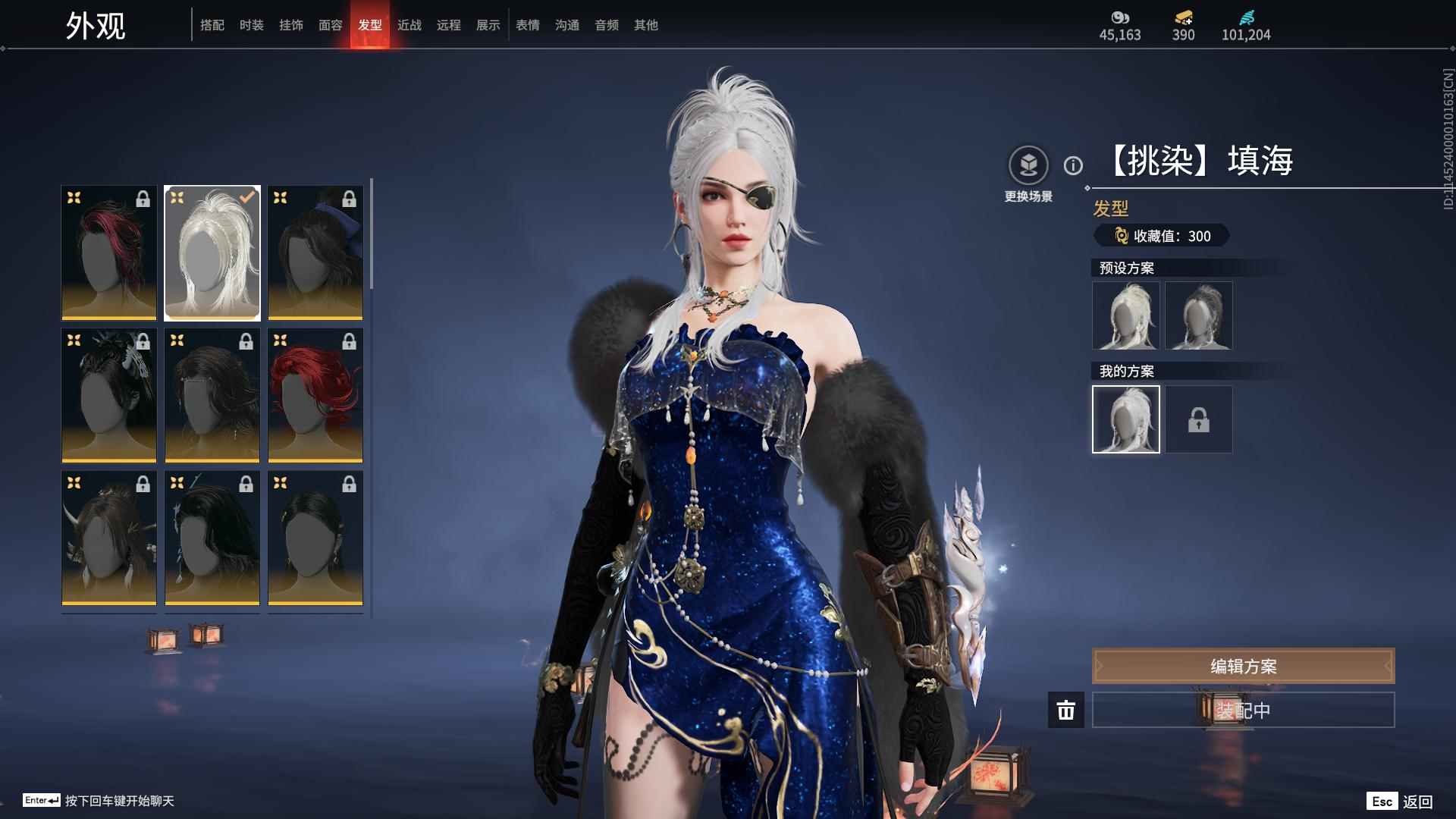The width and height of the screenshot is (1456, 819).
Task: Switch to the 搭配 tab
Action: click(212, 25)
